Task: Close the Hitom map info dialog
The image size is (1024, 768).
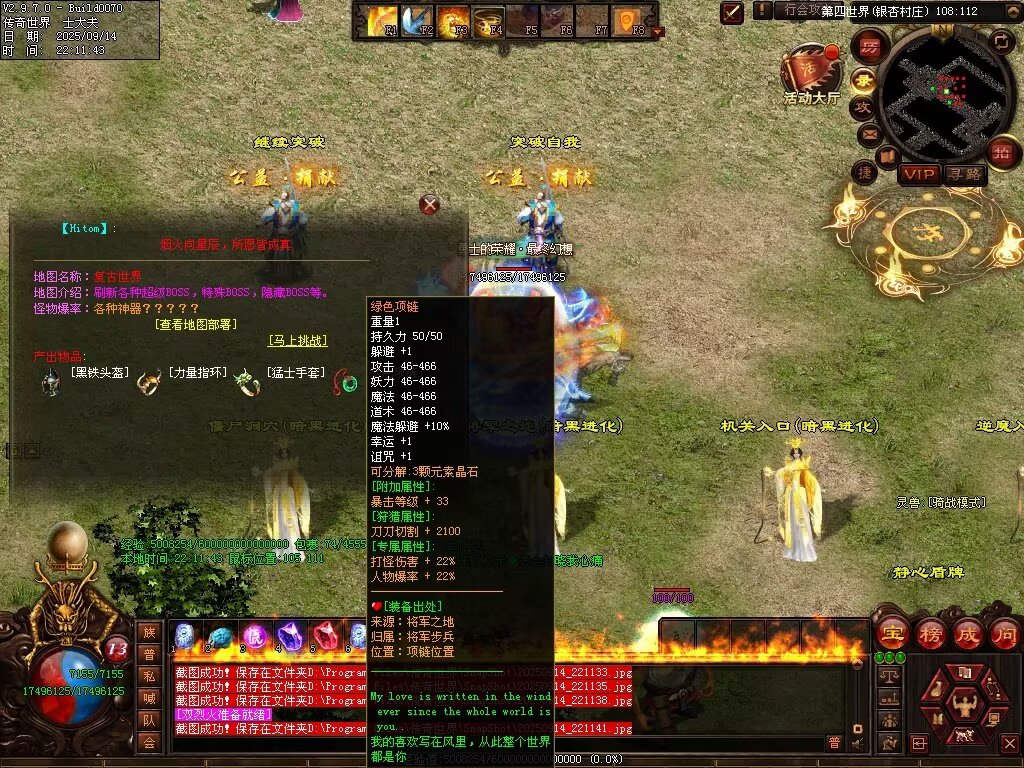Action: (x=430, y=205)
